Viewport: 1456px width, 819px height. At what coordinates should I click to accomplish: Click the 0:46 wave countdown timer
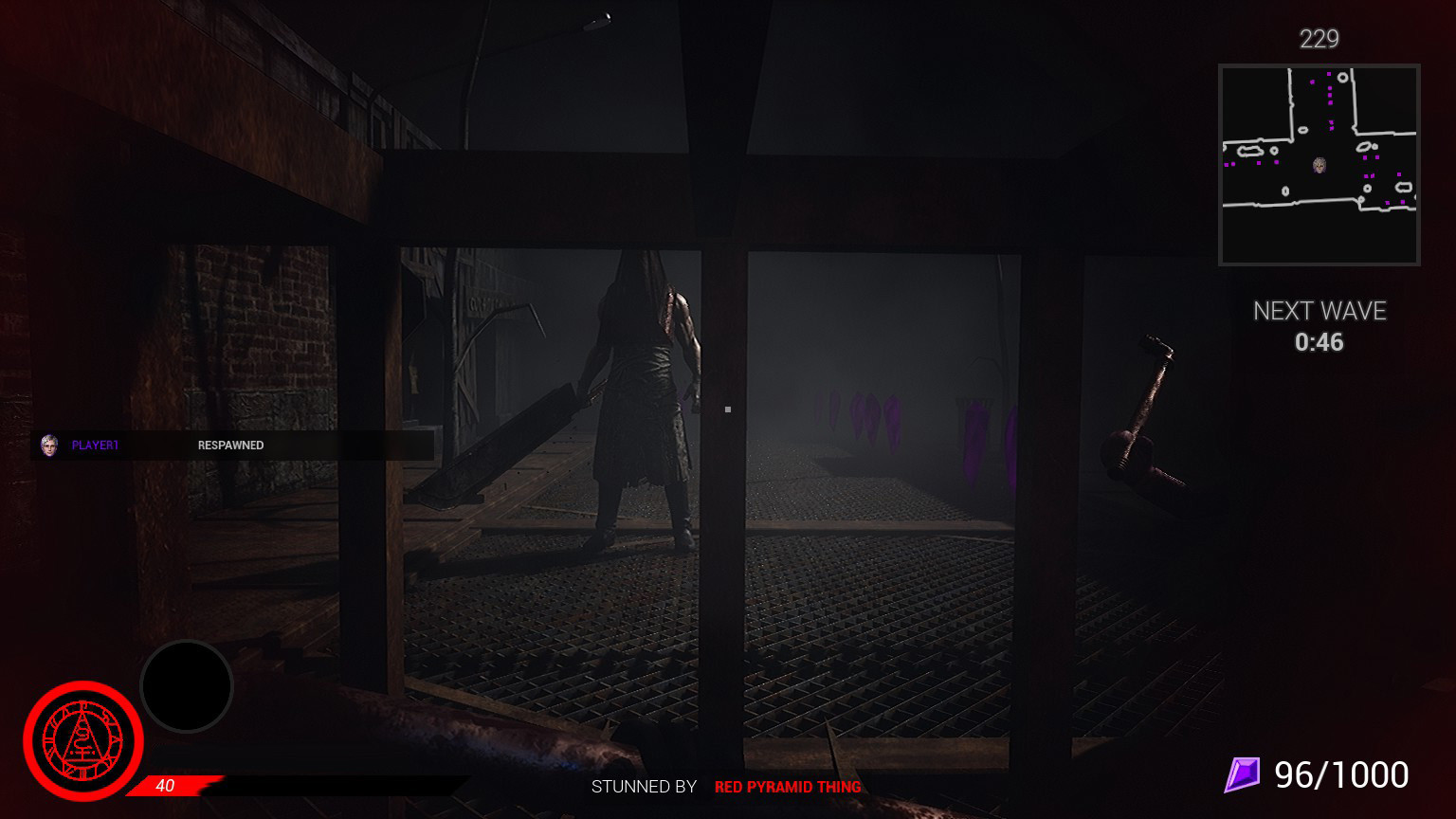(x=1319, y=342)
